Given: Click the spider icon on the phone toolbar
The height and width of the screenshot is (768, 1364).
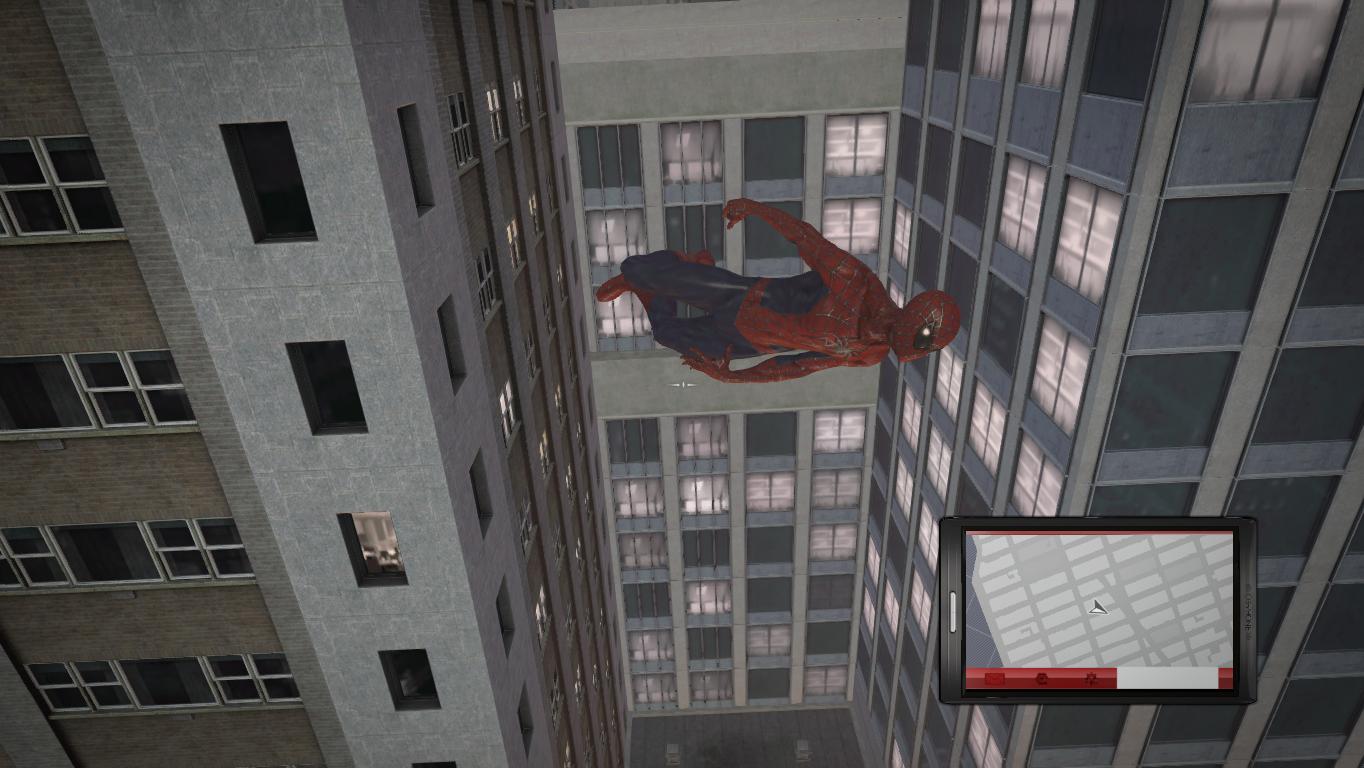Looking at the screenshot, I should (x=1090, y=678).
